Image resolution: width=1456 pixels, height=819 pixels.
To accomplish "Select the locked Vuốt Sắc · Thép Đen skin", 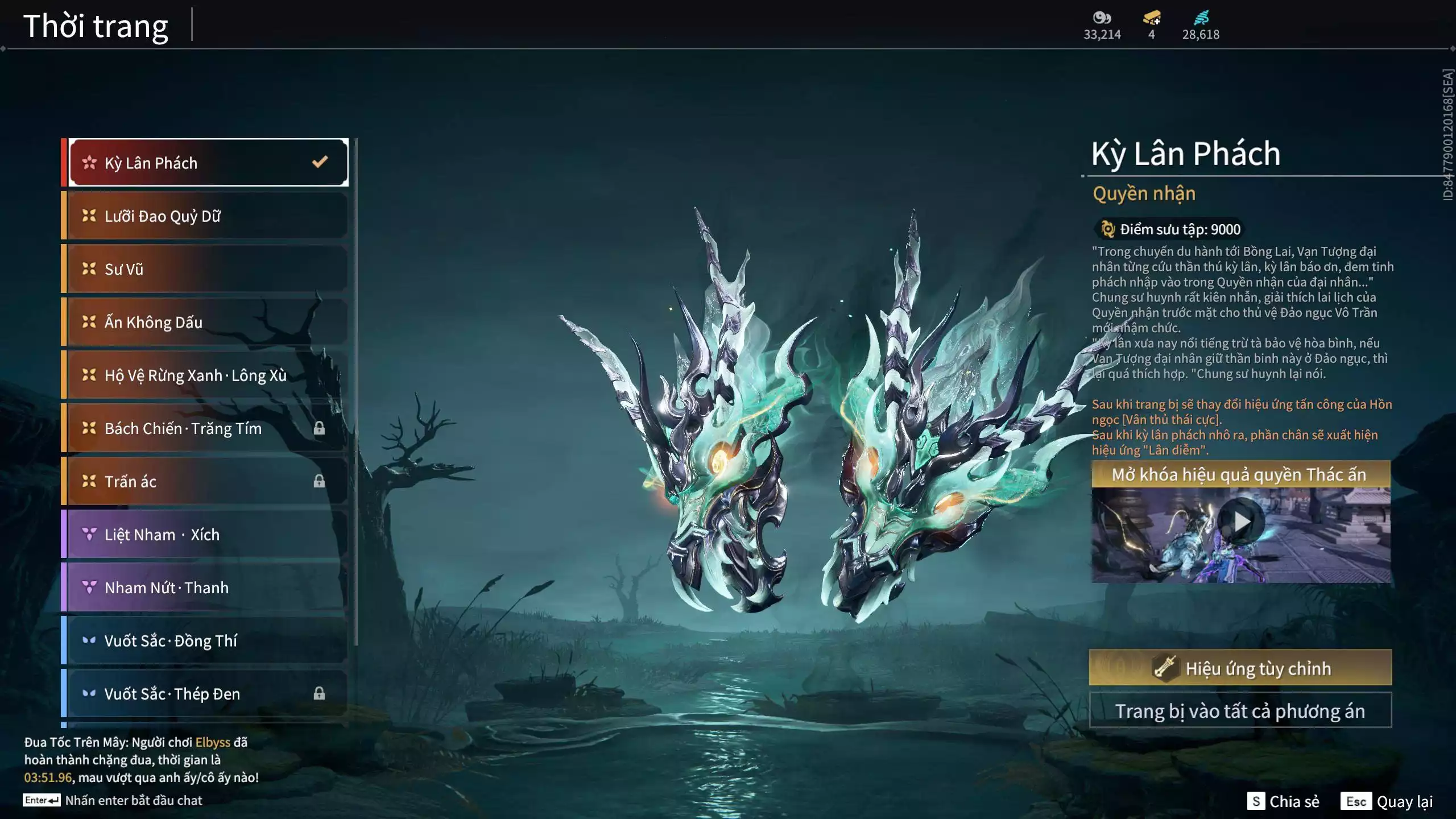I will (x=208, y=694).
